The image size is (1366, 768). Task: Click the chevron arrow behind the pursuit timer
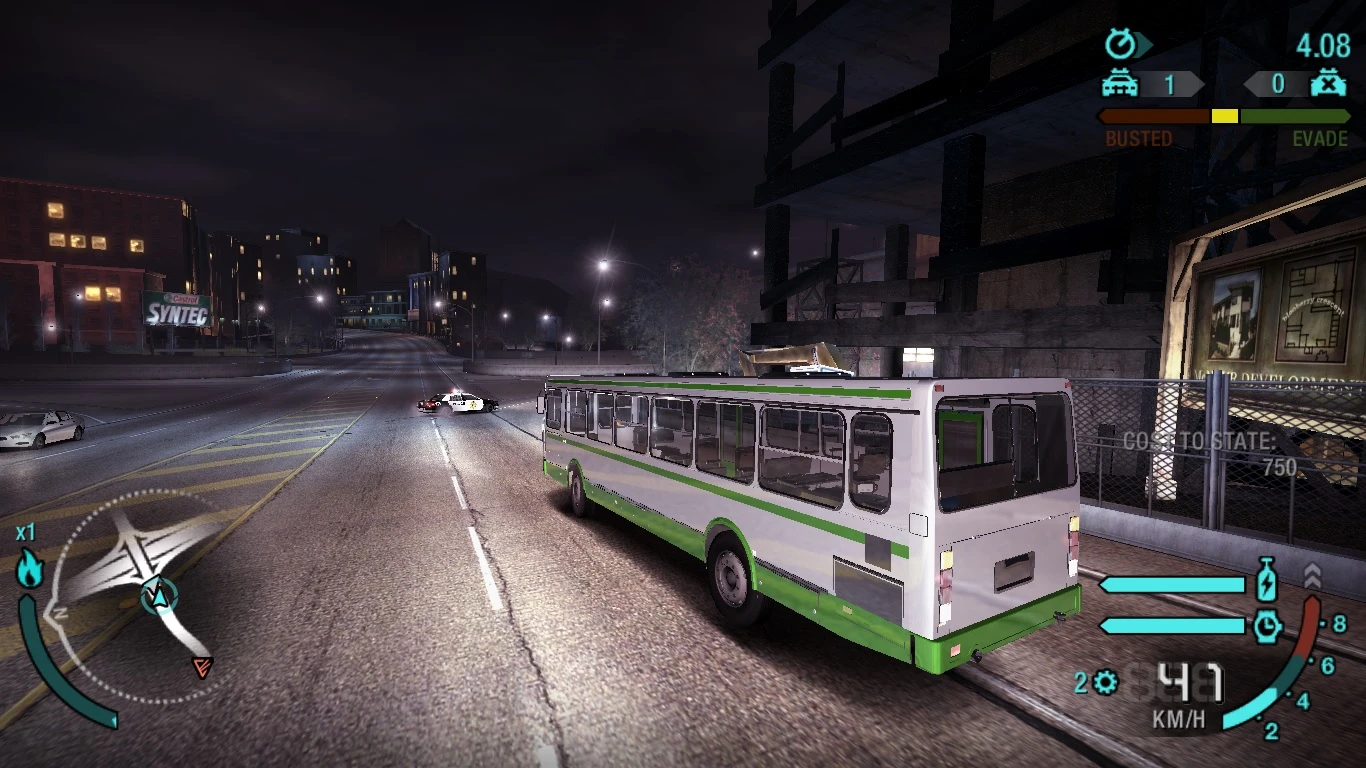click(1145, 45)
